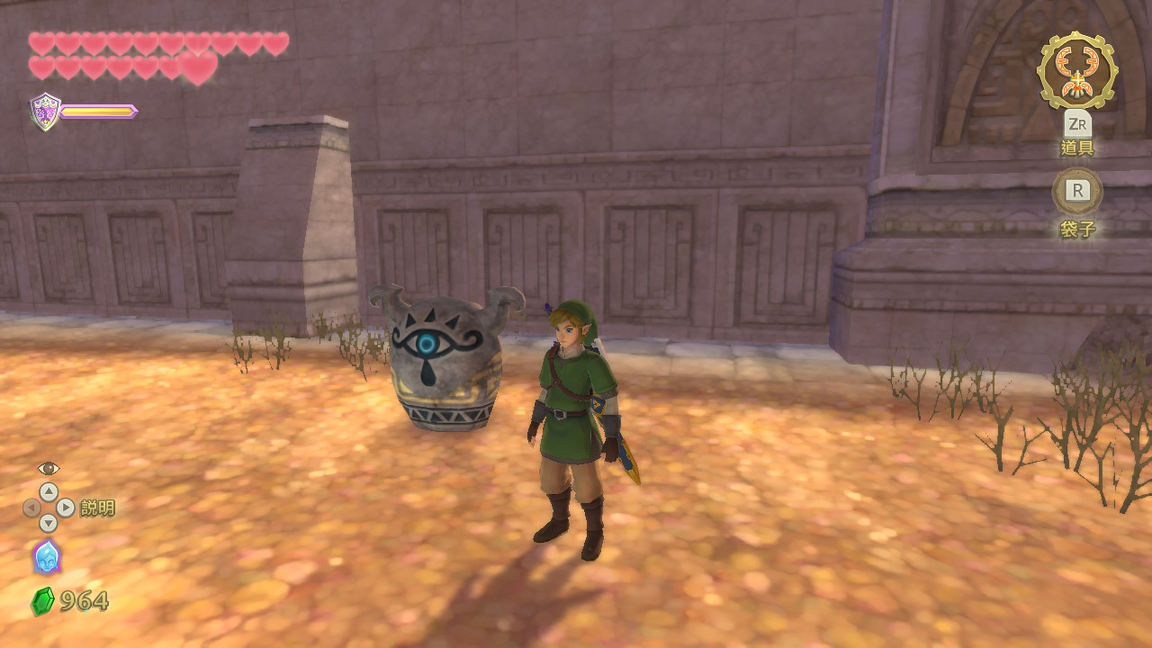The width and height of the screenshot is (1152, 648).
Task: Select the equipped beetle item icon
Action: pyautogui.click(x=1077, y=71)
